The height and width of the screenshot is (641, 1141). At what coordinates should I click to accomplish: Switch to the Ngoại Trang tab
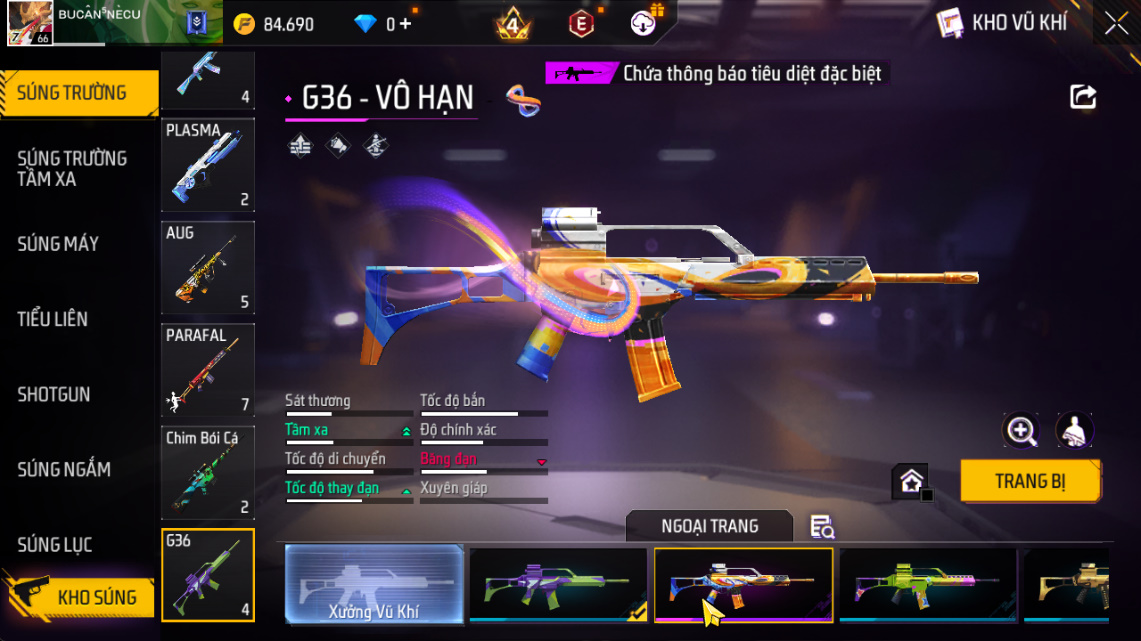pyautogui.click(x=709, y=526)
